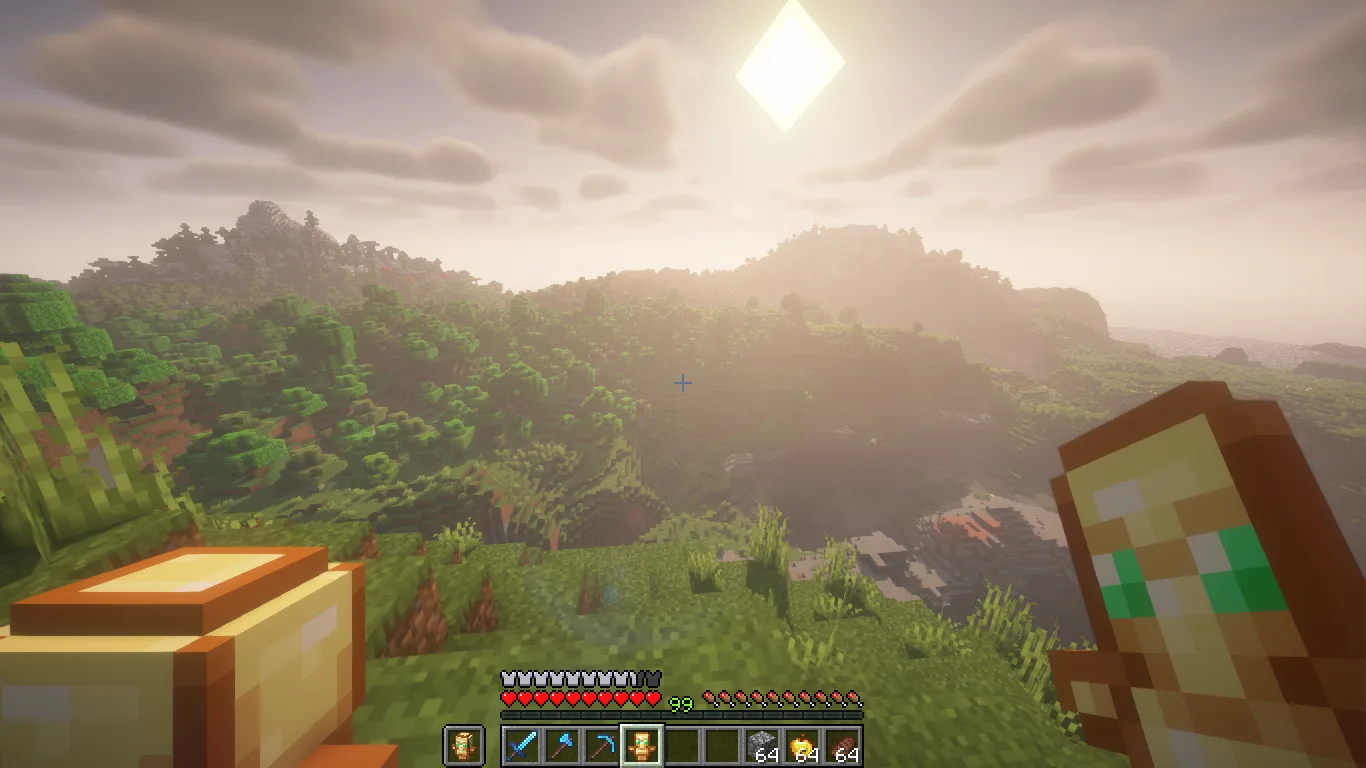This screenshot has width=1366, height=768.
Task: Click the highlighted totem of undying slot
Action: (x=641, y=746)
